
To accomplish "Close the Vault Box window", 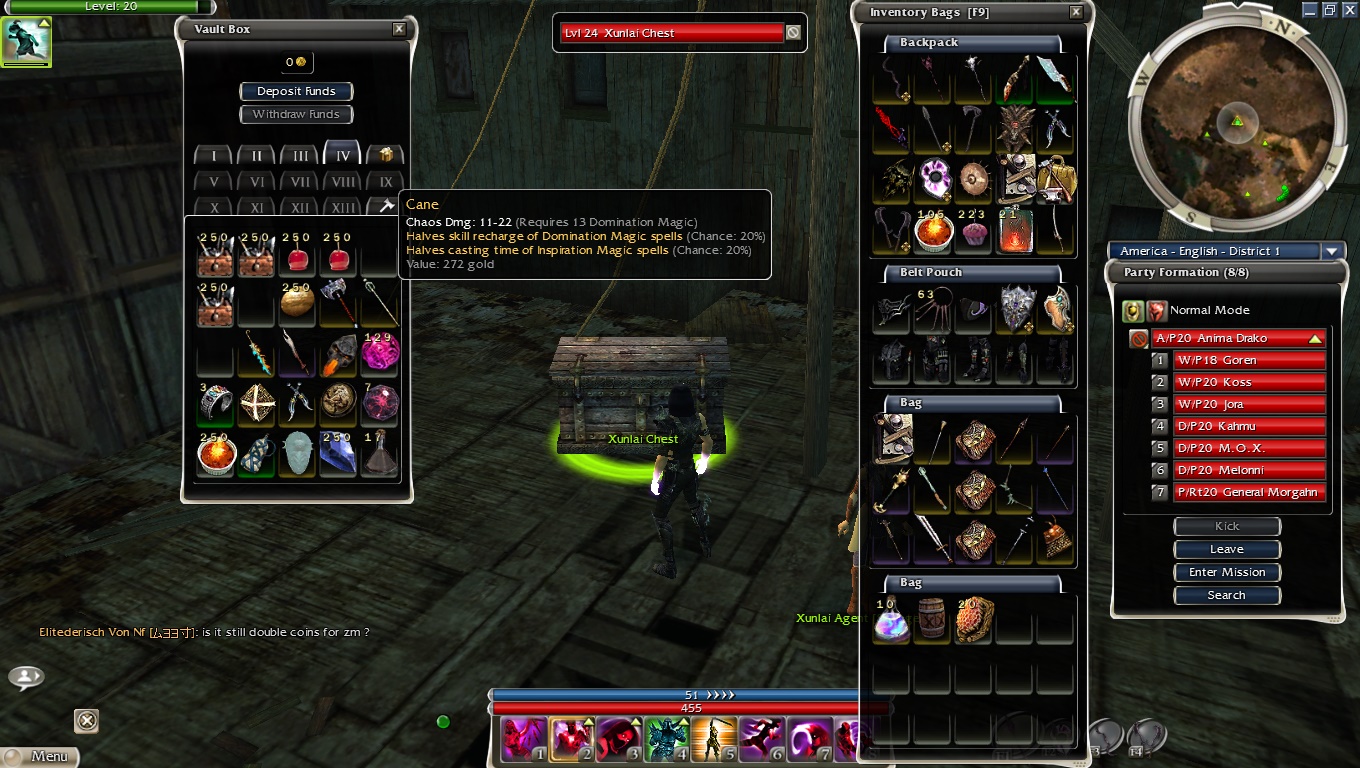I will pos(399,29).
